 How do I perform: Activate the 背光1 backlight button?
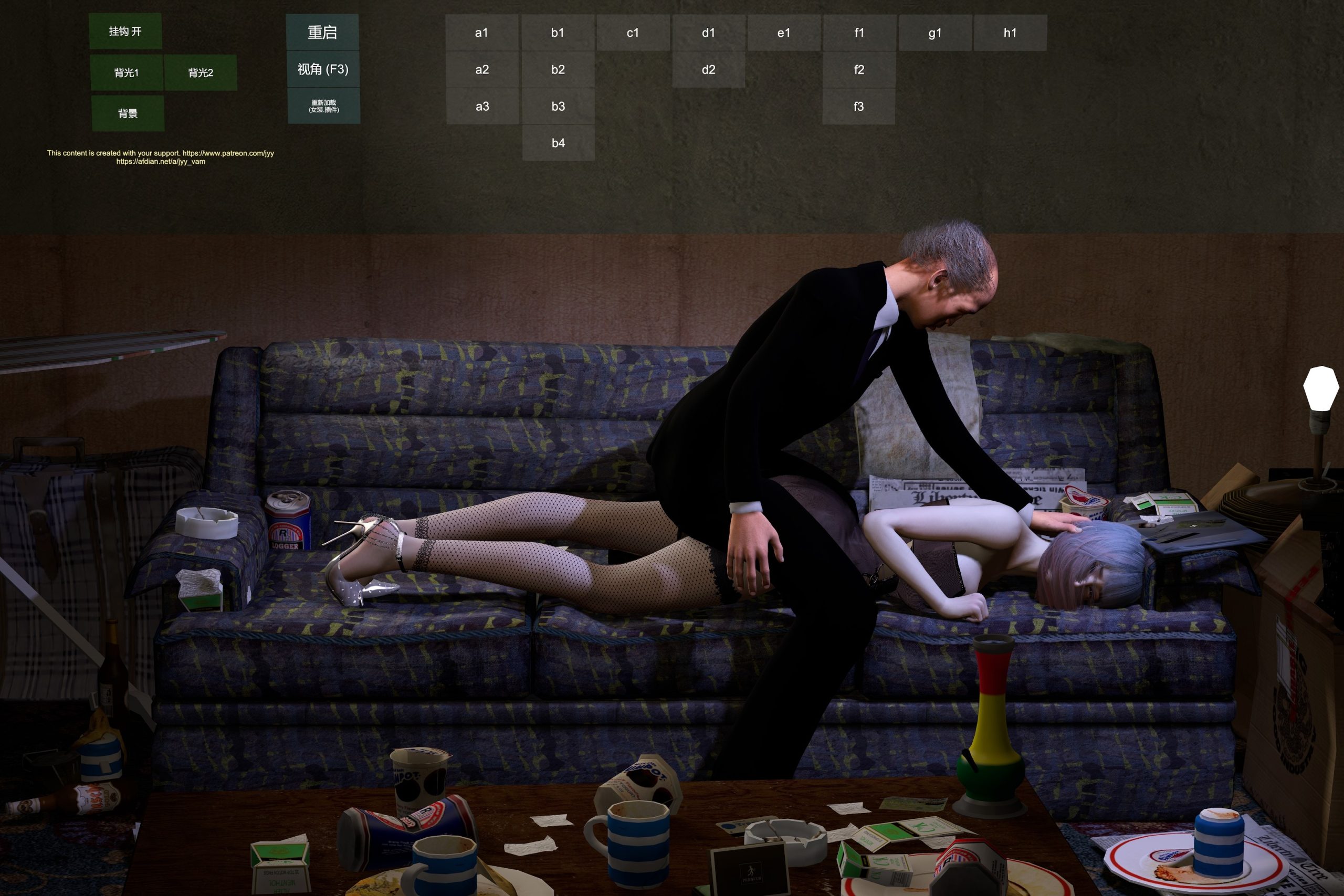[x=127, y=72]
